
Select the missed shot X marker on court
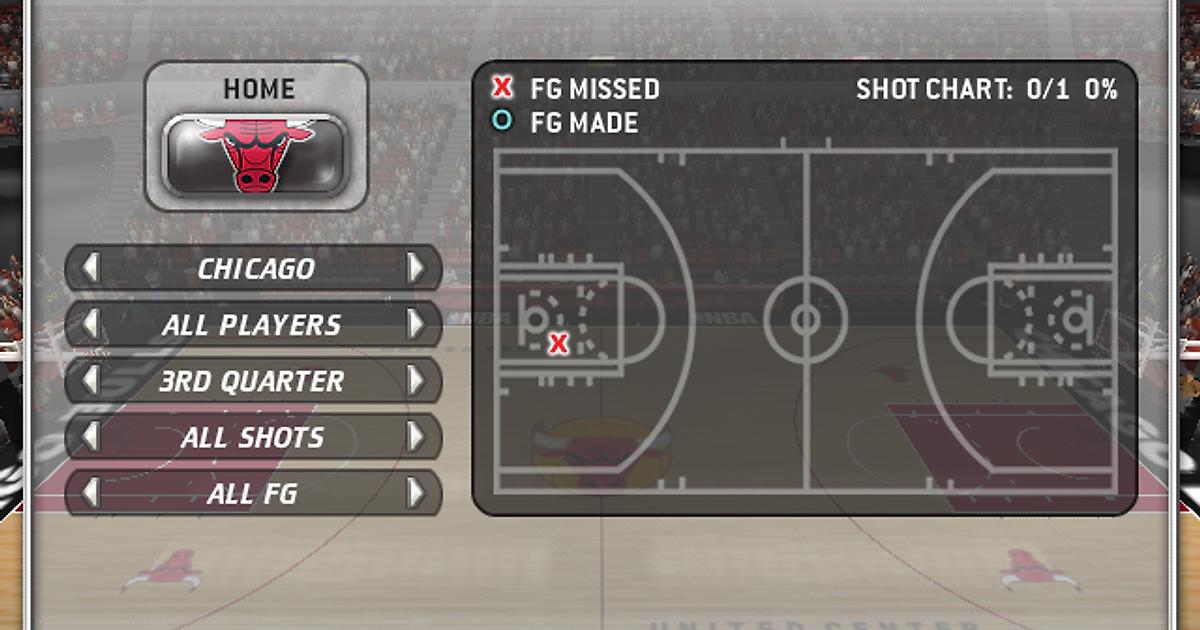[559, 345]
